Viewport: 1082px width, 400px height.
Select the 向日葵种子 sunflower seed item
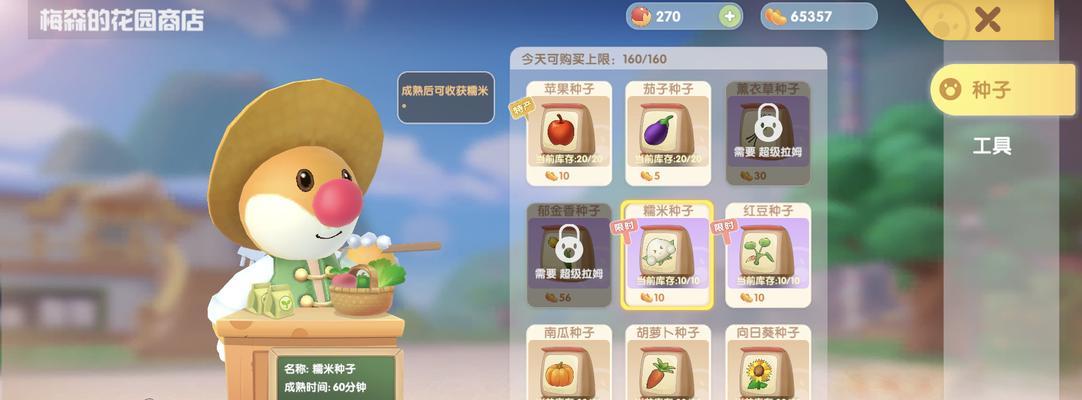point(767,363)
